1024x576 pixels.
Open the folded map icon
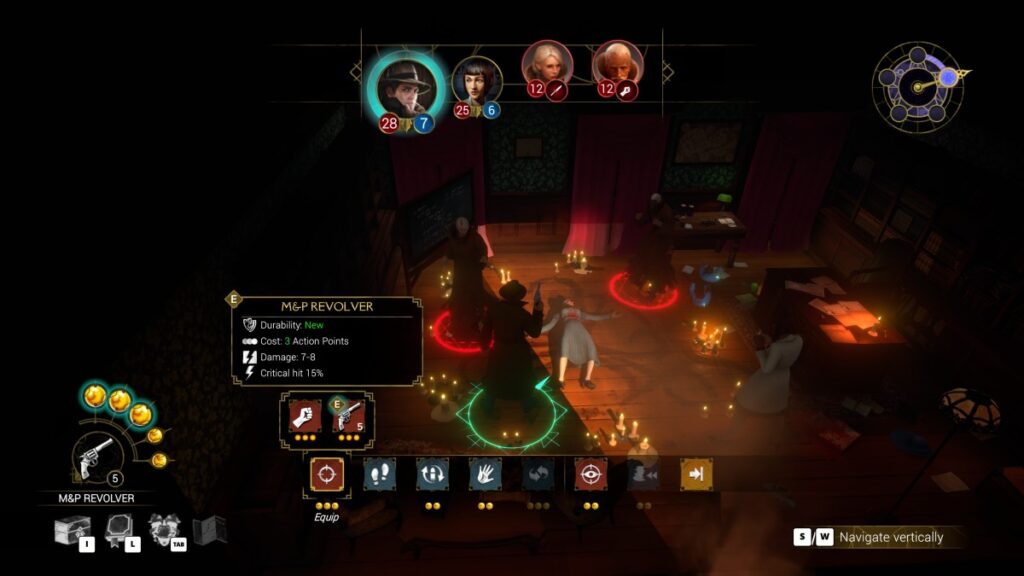(x=208, y=530)
